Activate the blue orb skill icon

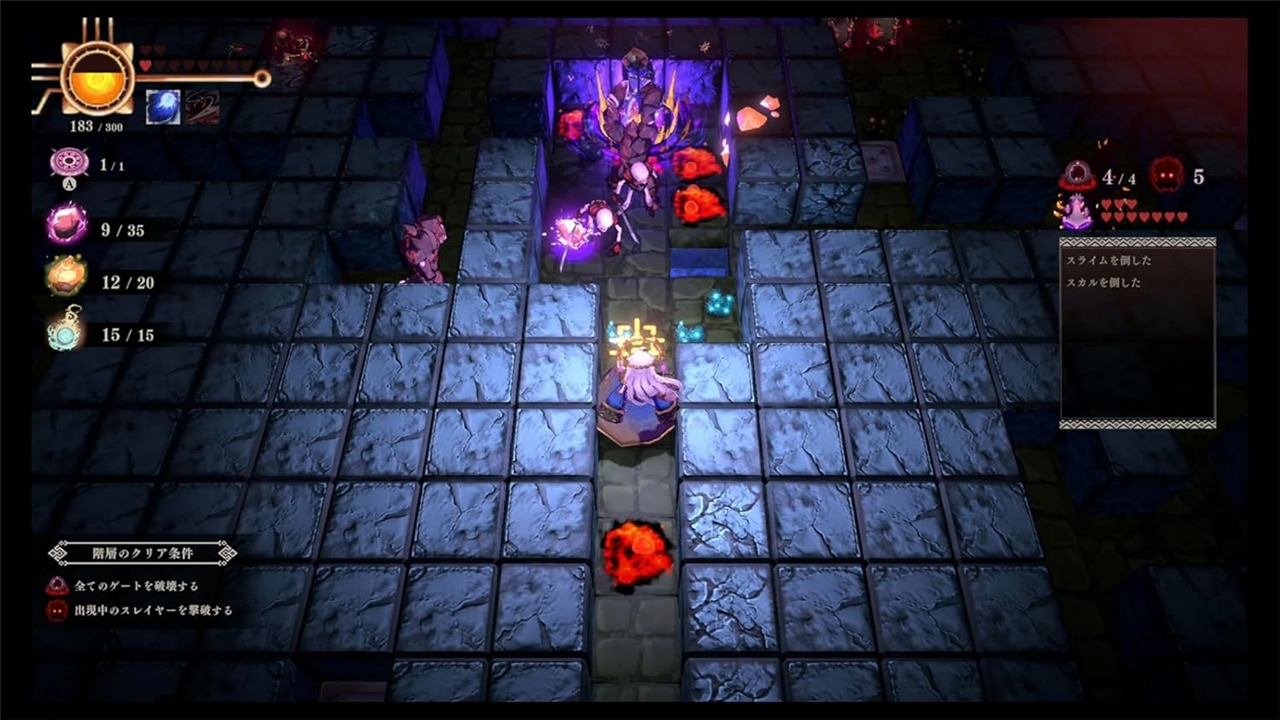point(163,107)
